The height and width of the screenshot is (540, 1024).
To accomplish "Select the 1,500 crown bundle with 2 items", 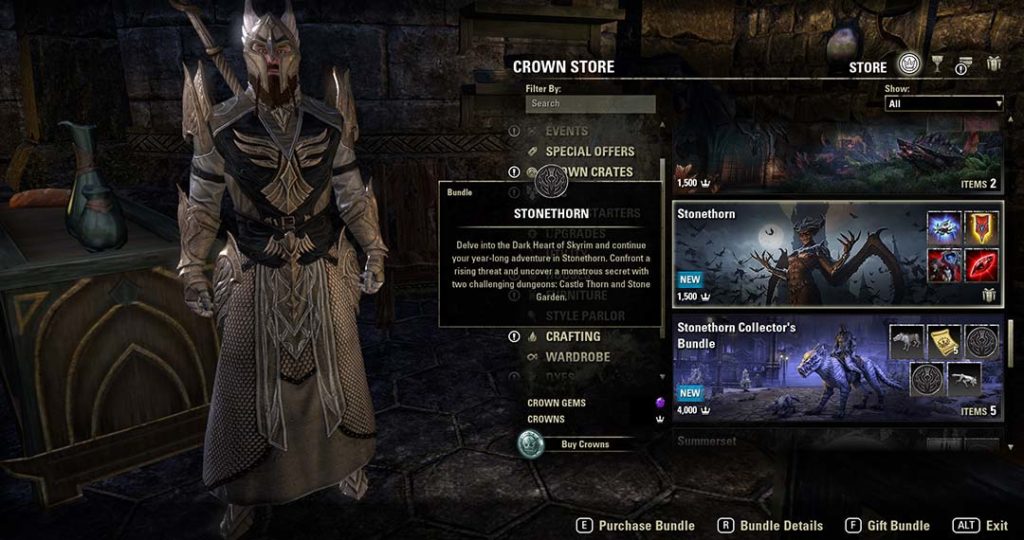I will point(837,162).
